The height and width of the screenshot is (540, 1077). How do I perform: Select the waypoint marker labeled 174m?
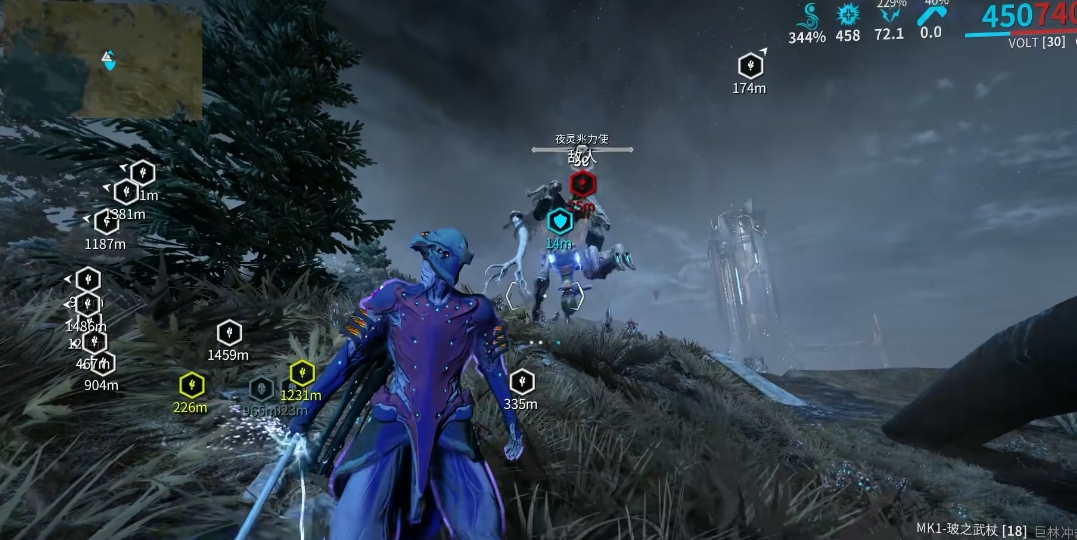(750, 66)
